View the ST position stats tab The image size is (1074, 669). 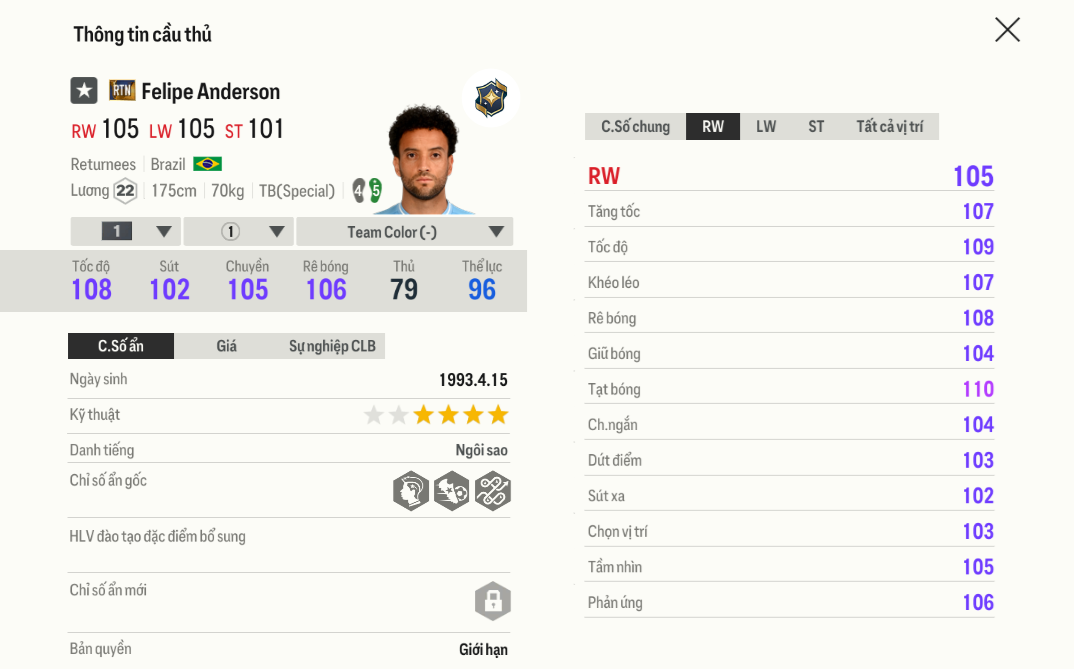[x=816, y=127]
